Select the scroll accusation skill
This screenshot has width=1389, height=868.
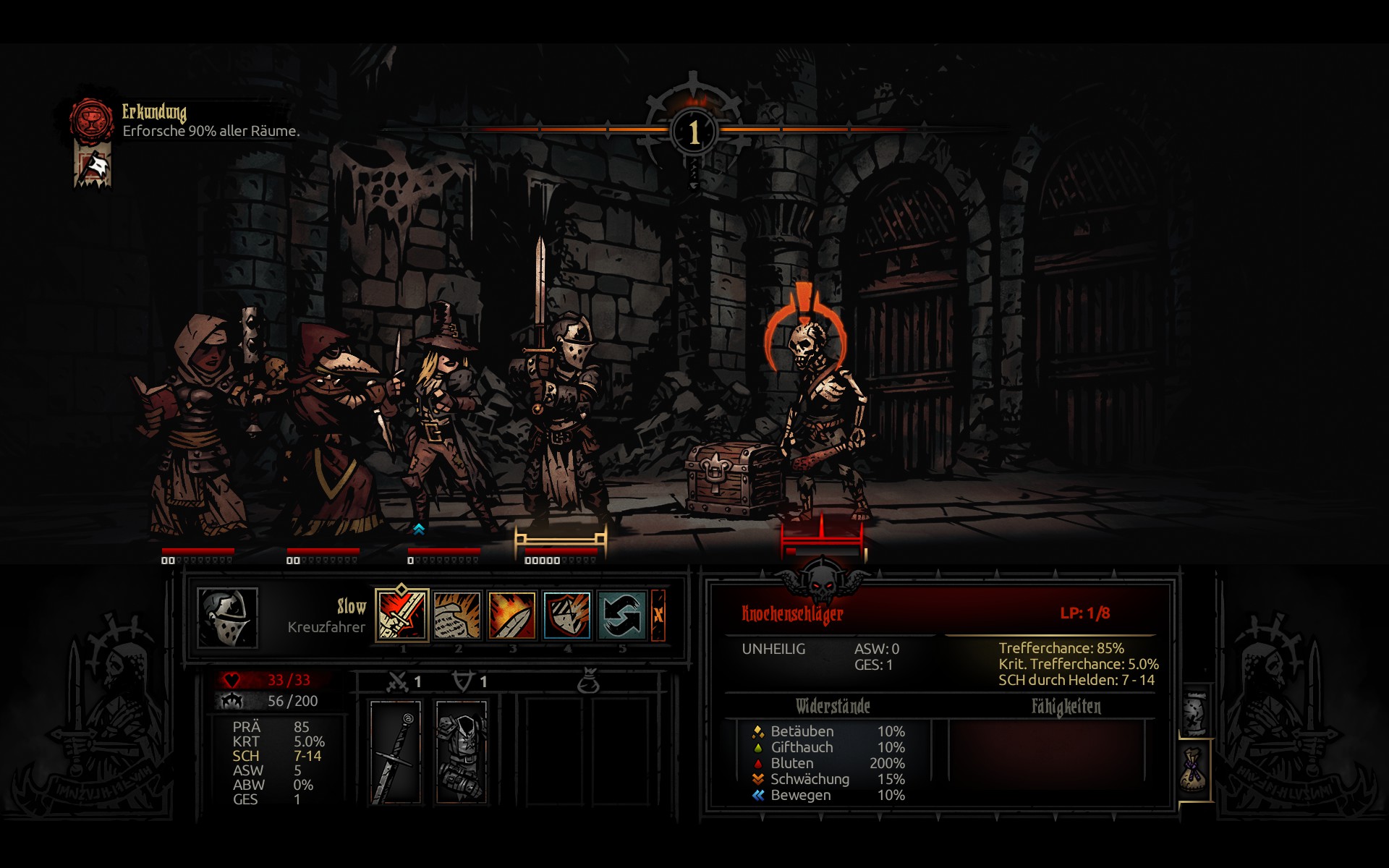click(456, 616)
